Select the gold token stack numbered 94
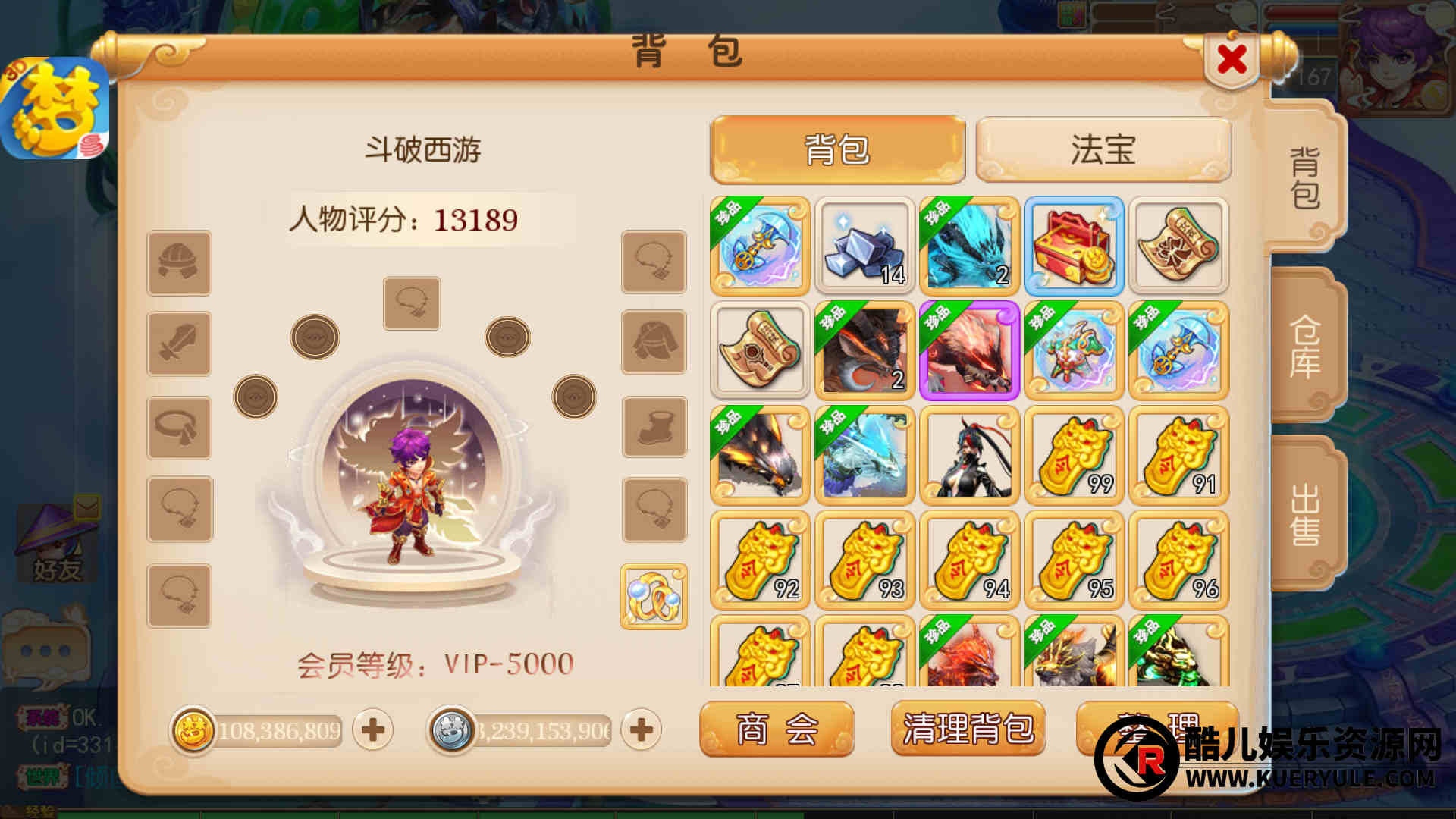Viewport: 1456px width, 819px height. pyautogui.click(x=969, y=560)
